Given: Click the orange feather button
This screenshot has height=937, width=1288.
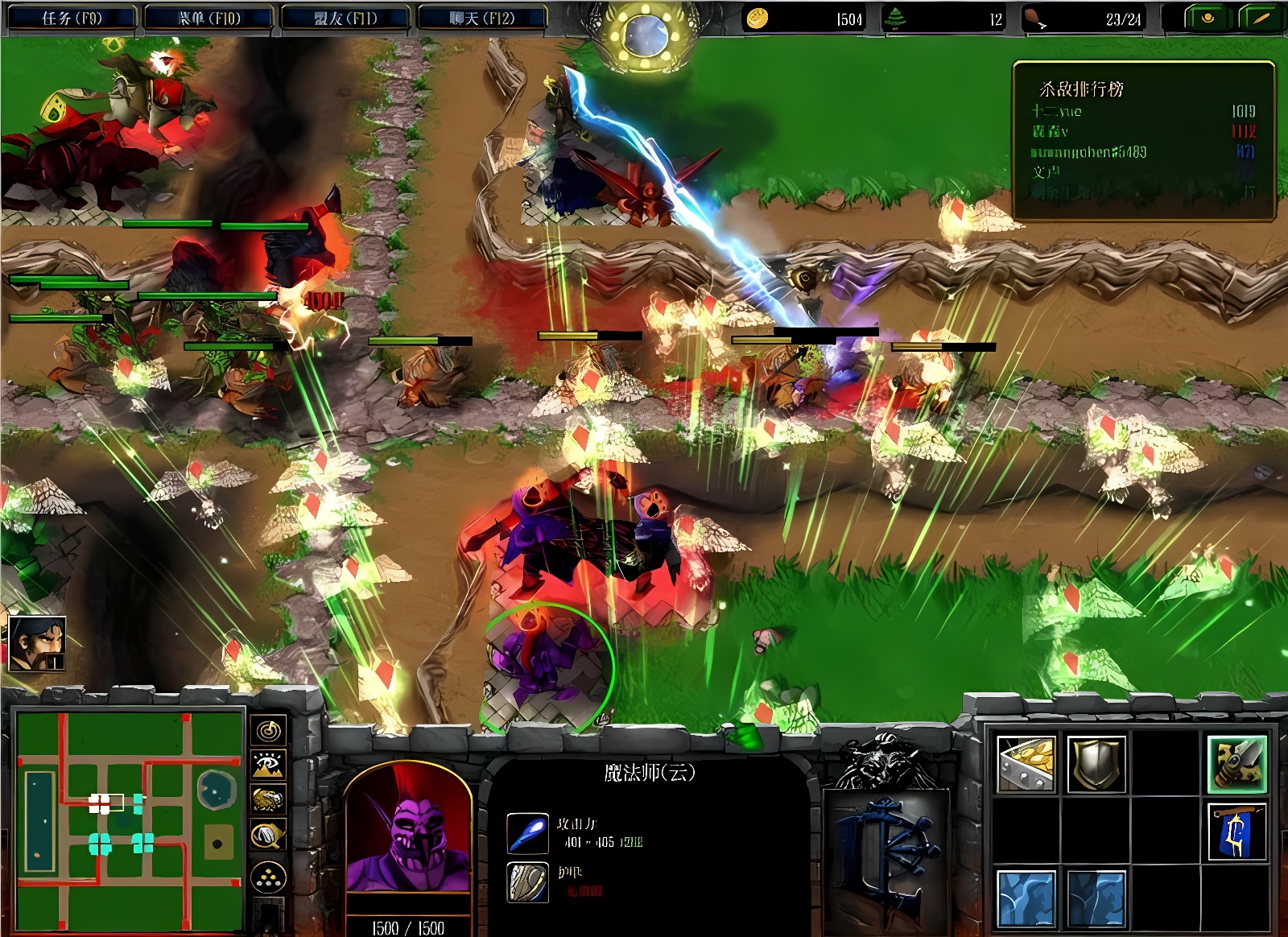Looking at the screenshot, I should (x=1260, y=18).
